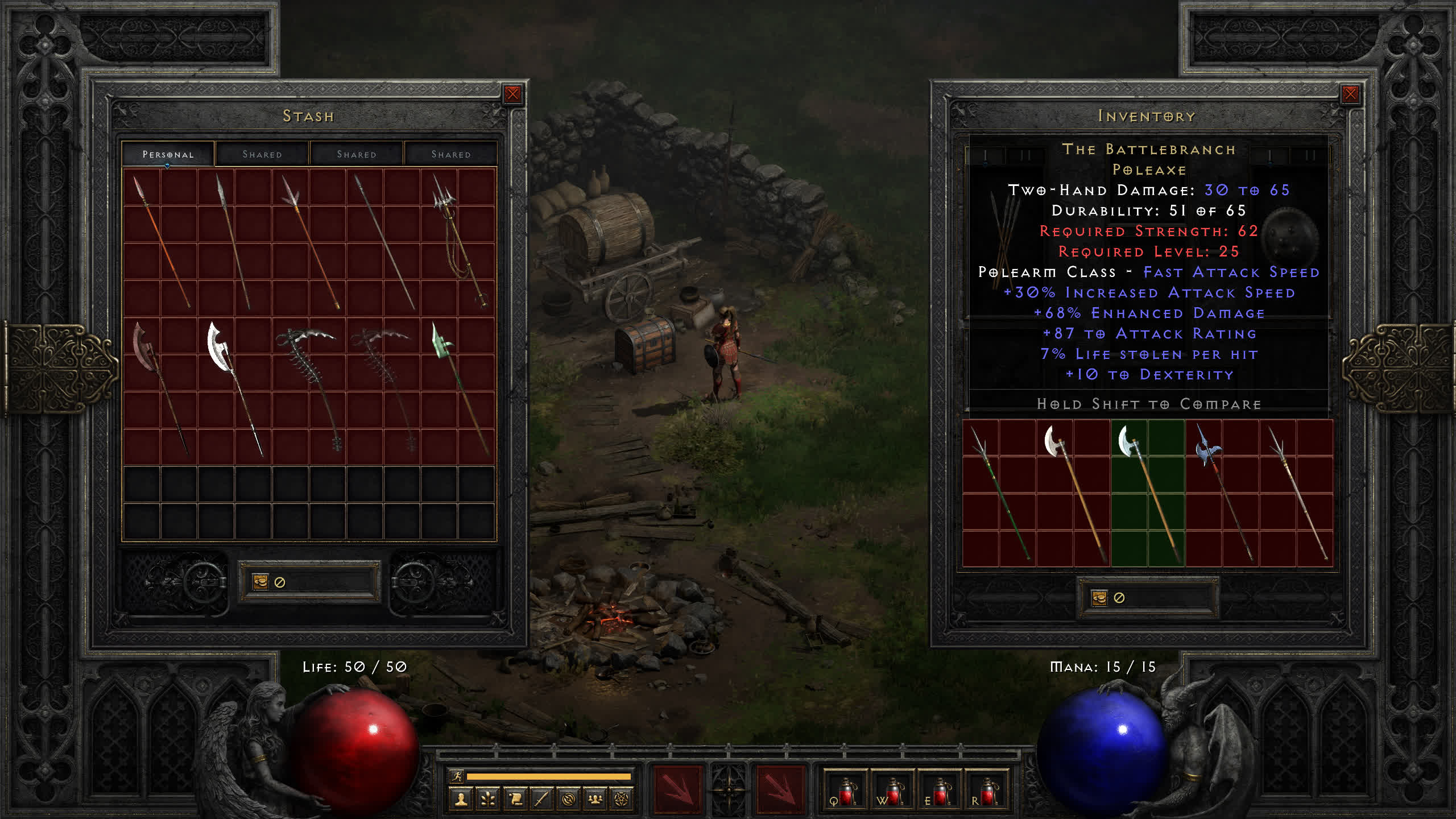Use the R belt healing potion
The image size is (1456, 819).
click(986, 792)
